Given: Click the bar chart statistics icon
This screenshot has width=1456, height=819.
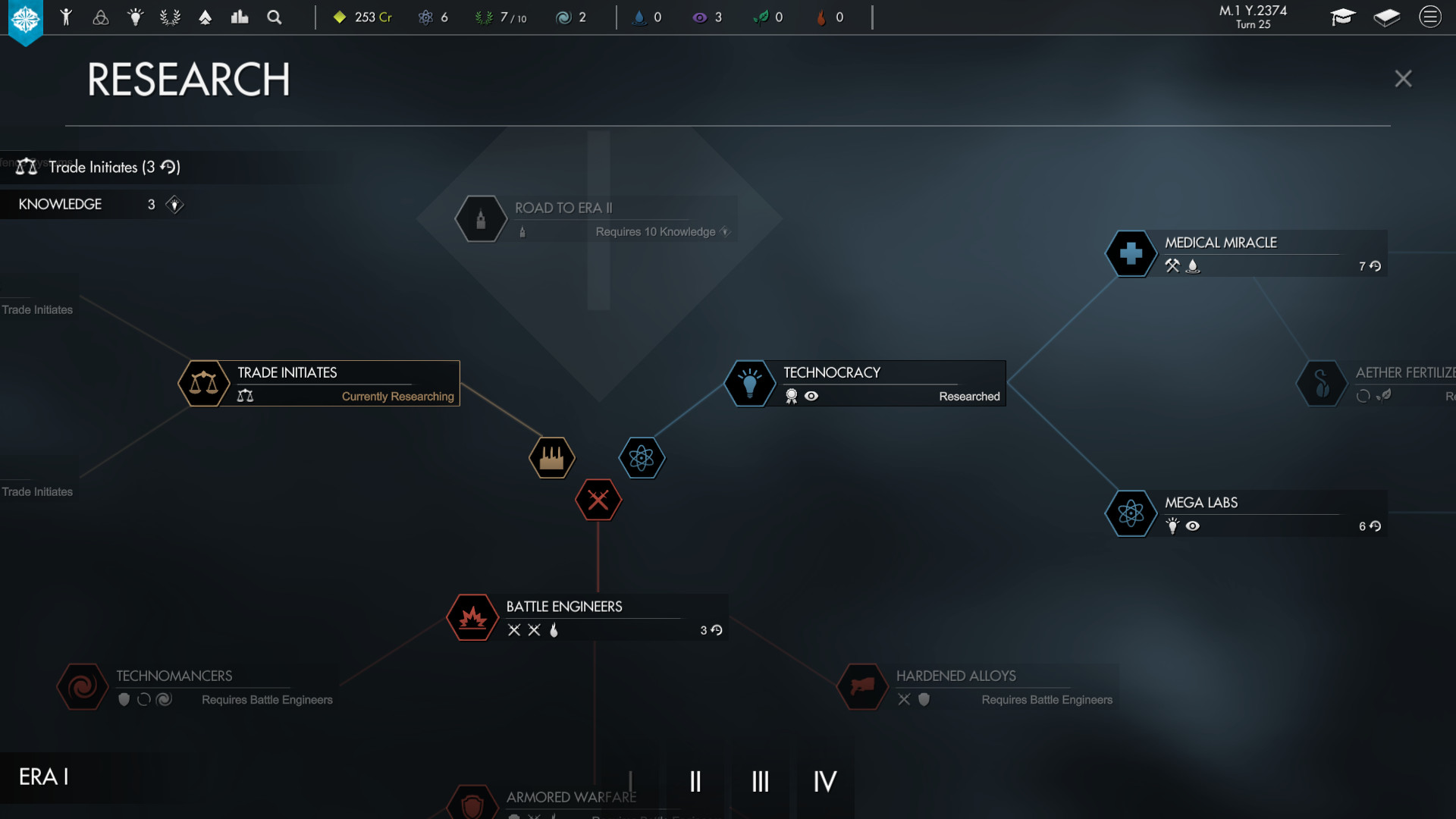Looking at the screenshot, I should [x=240, y=17].
